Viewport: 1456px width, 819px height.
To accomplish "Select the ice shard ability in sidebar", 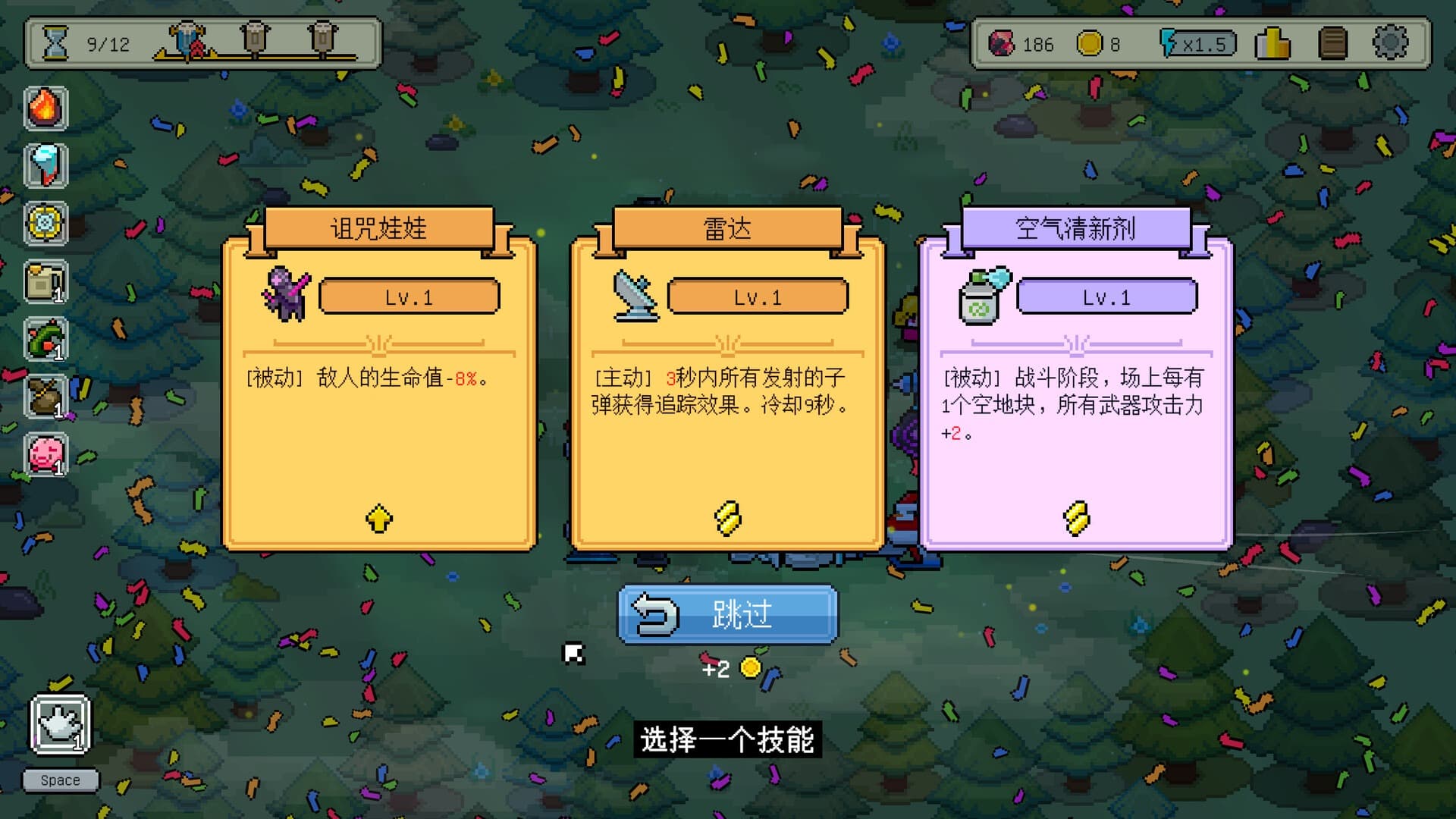I will [46, 165].
